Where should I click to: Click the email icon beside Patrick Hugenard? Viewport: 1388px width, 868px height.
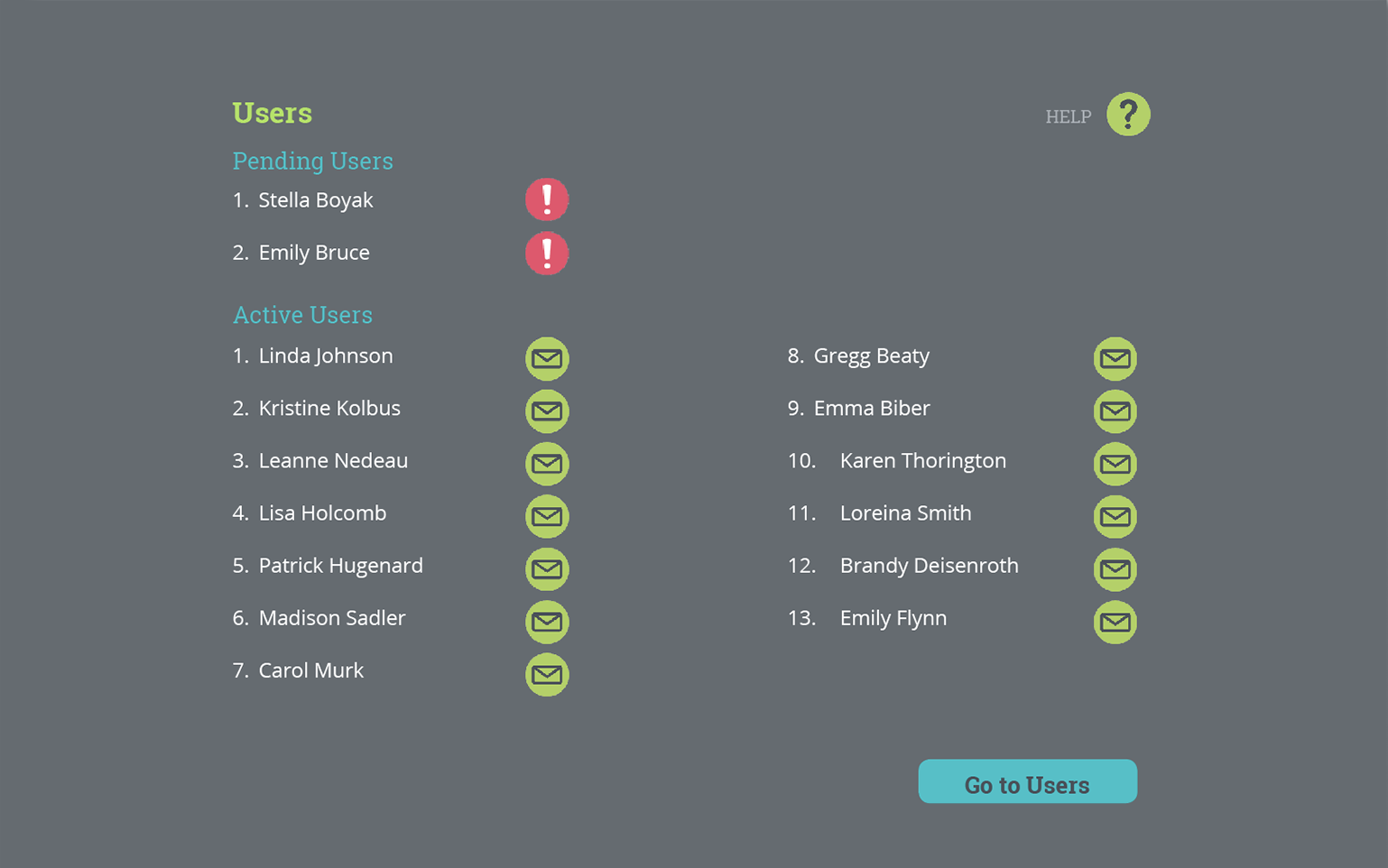(547, 569)
